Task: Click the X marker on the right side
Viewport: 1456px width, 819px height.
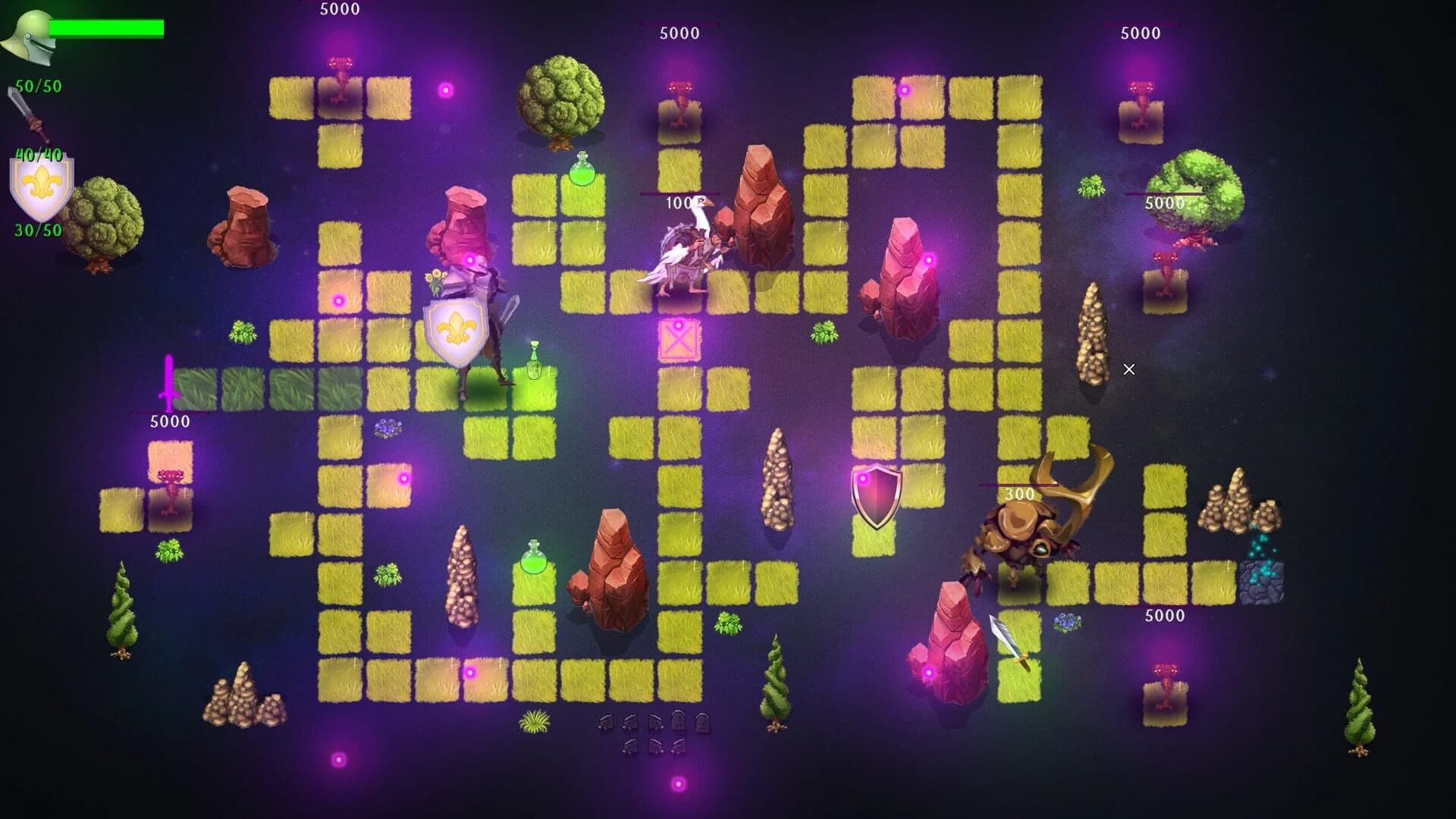Action: click(1129, 369)
